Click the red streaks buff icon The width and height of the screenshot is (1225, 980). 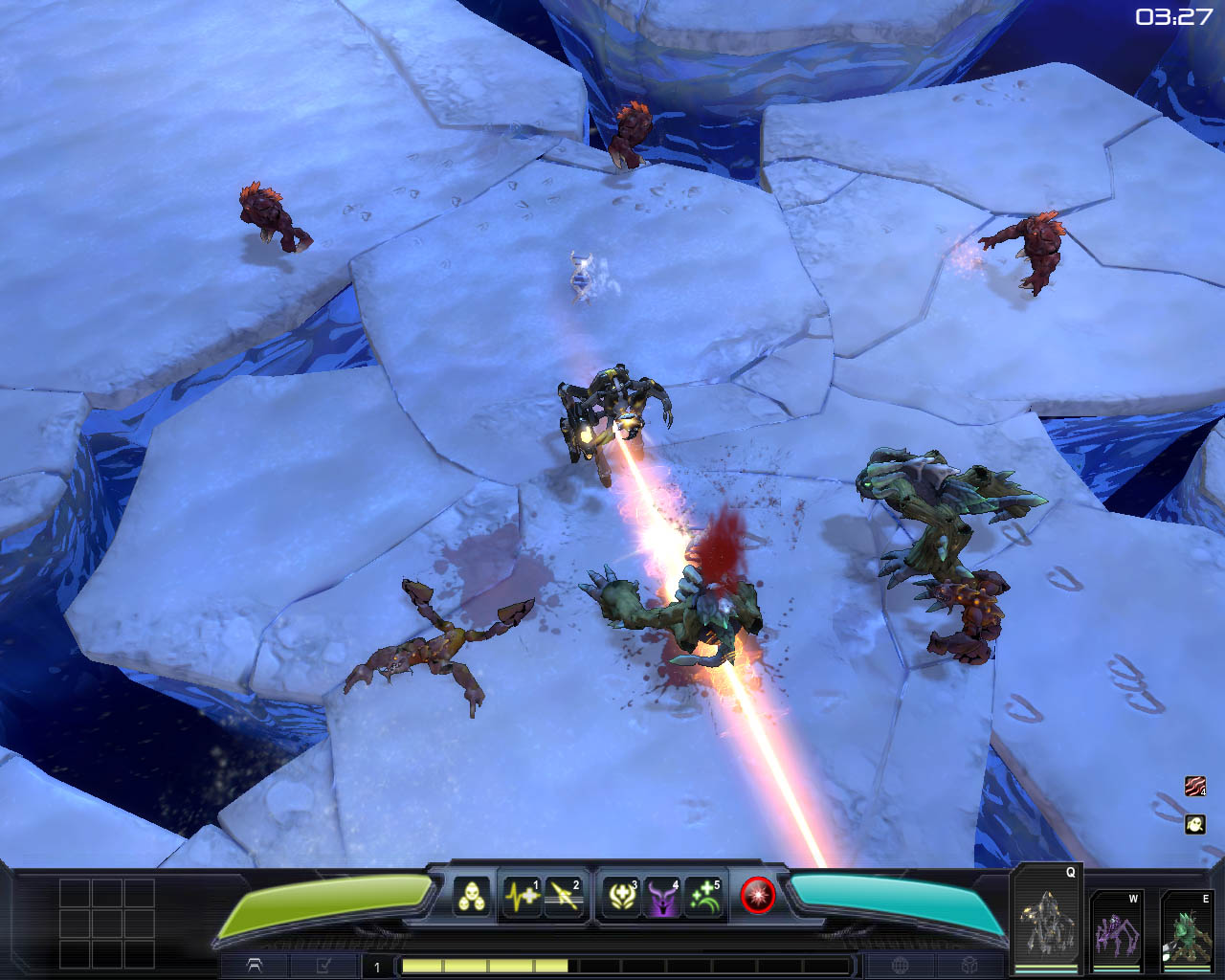tap(1194, 787)
